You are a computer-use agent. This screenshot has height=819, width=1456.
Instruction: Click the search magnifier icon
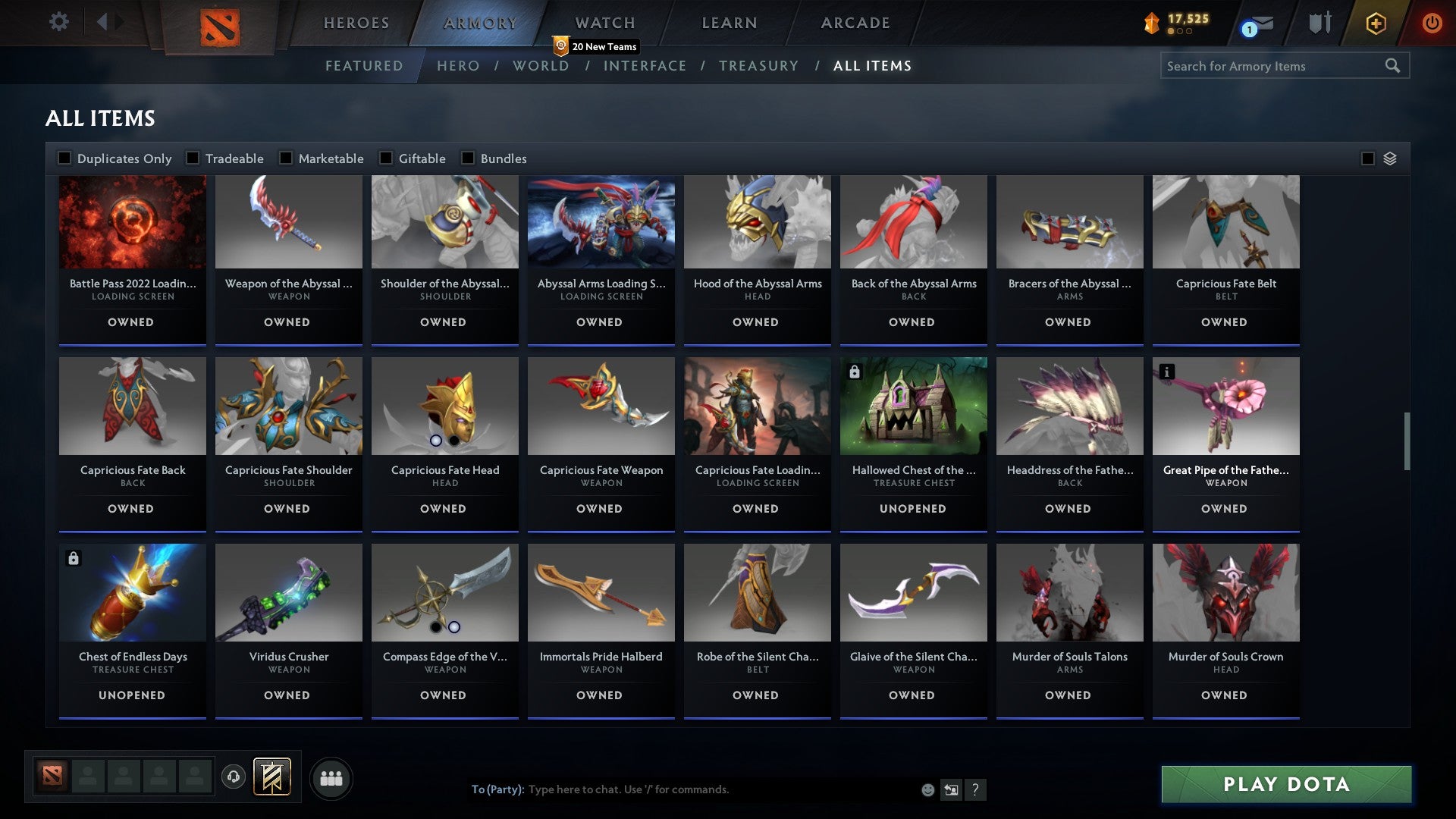tap(1395, 66)
